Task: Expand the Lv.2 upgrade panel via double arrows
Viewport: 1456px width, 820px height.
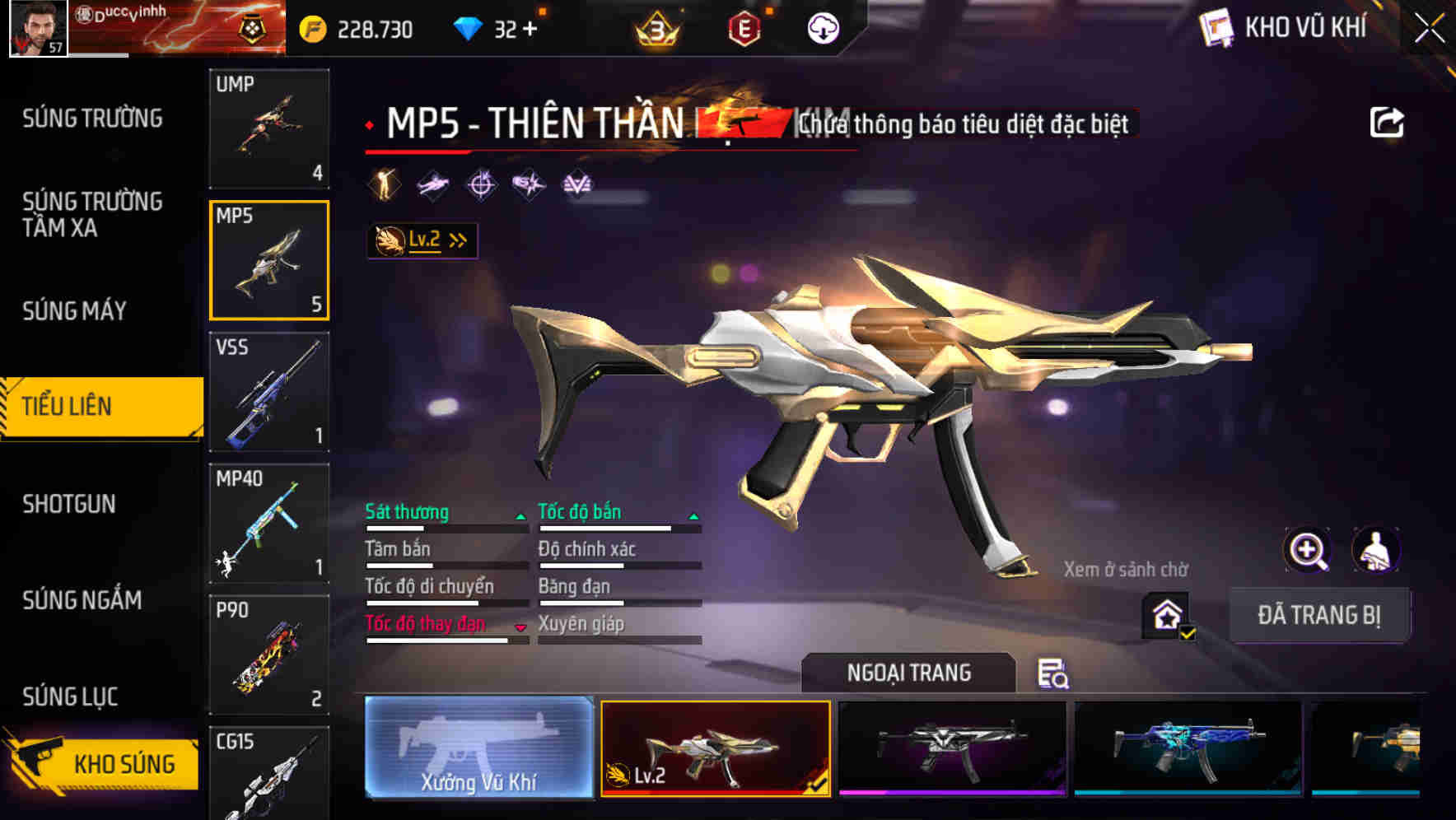Action: click(458, 240)
